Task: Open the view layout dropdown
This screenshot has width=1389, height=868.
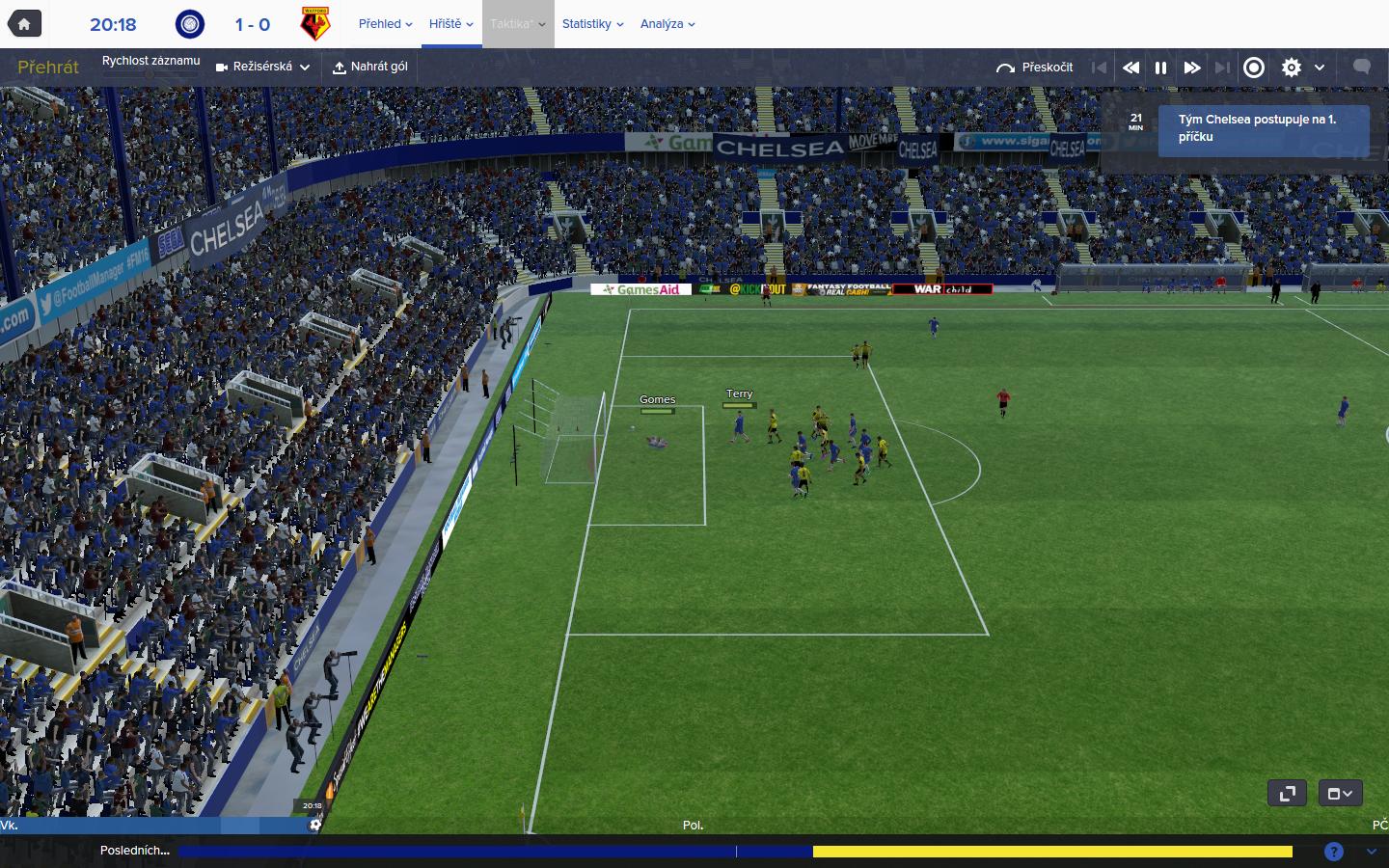Action: click(1340, 793)
